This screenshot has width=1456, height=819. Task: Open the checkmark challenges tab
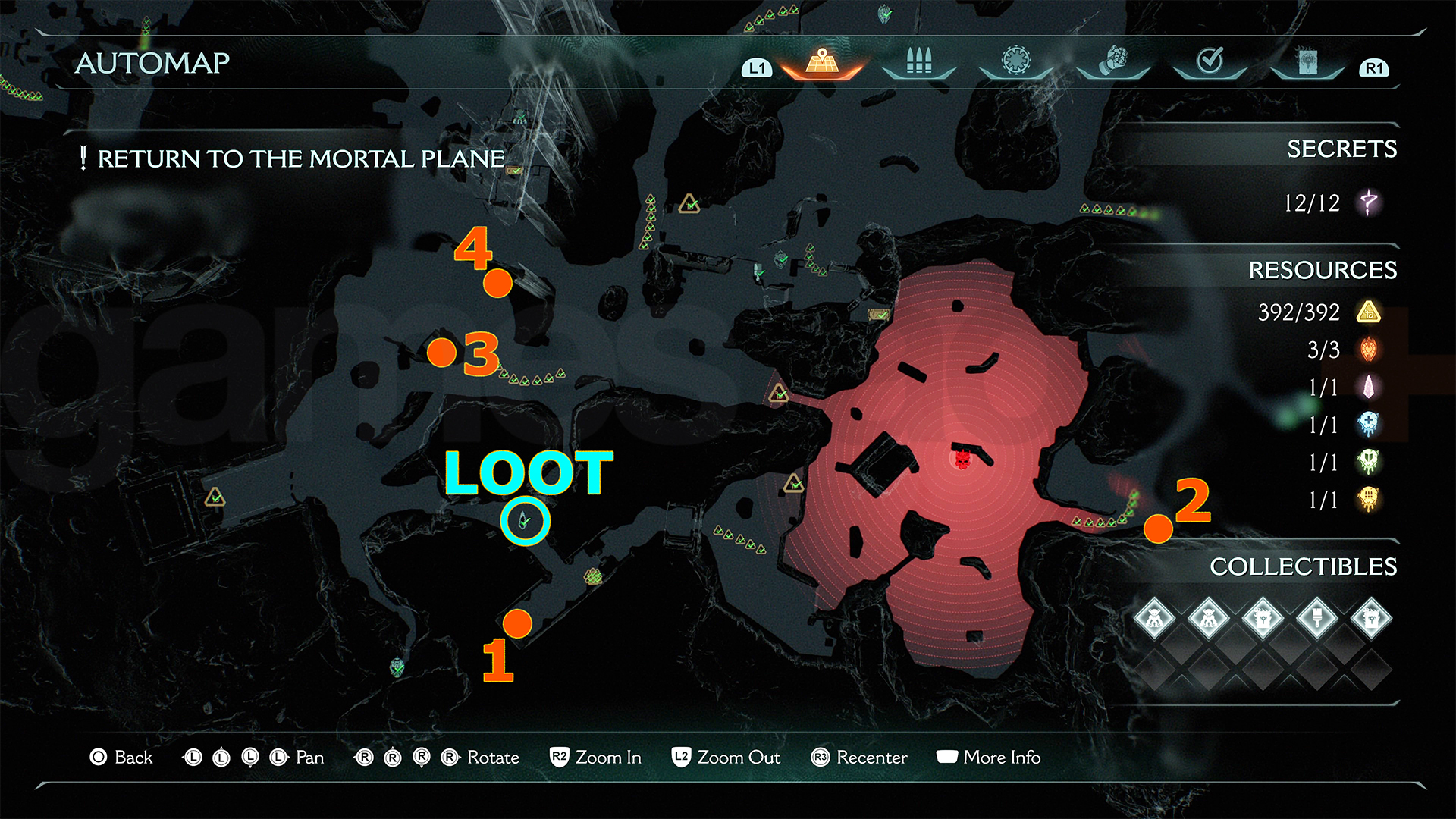[1210, 61]
